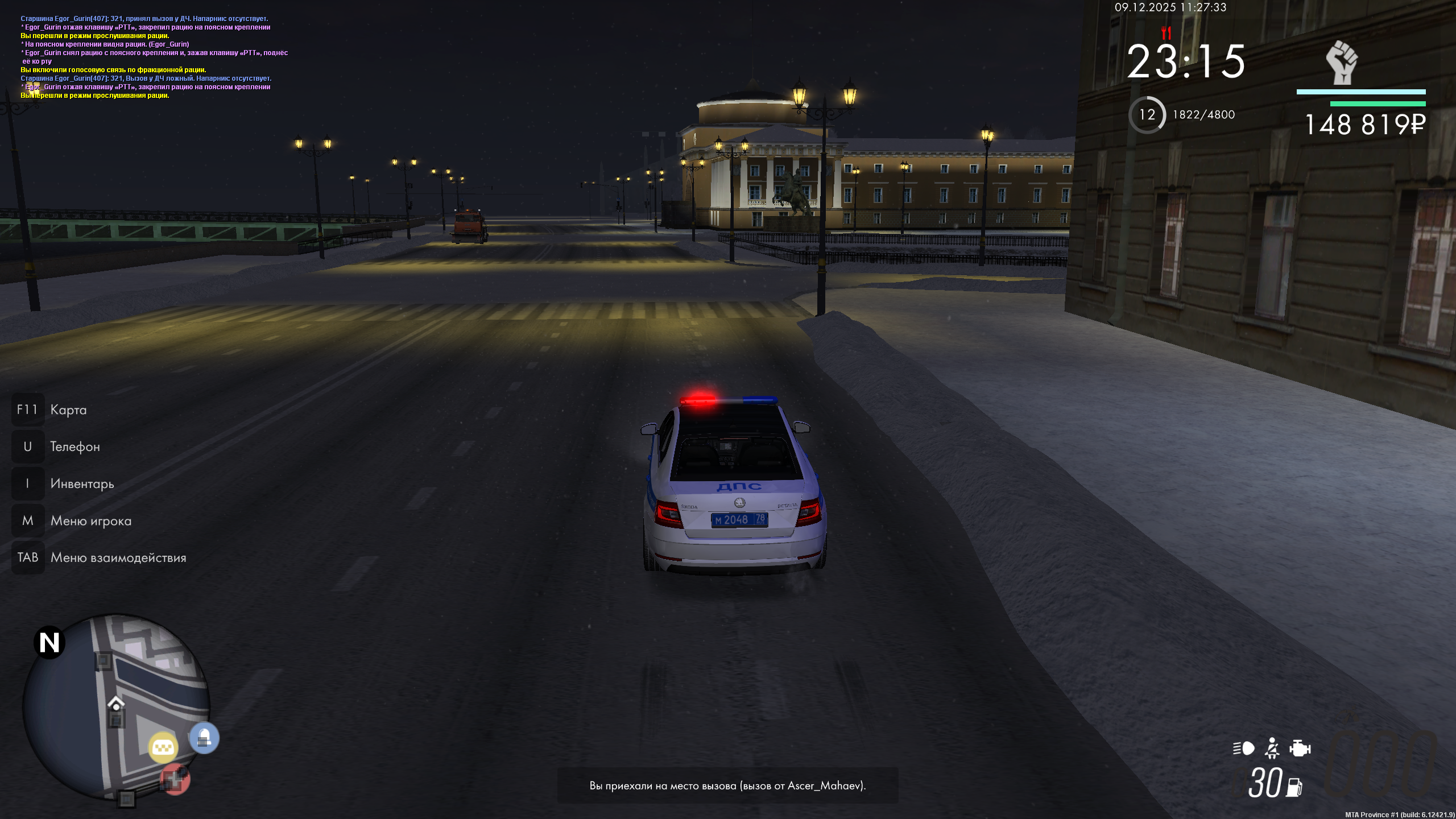Select the house marker on the minimap
1456x819 pixels.
click(x=116, y=704)
